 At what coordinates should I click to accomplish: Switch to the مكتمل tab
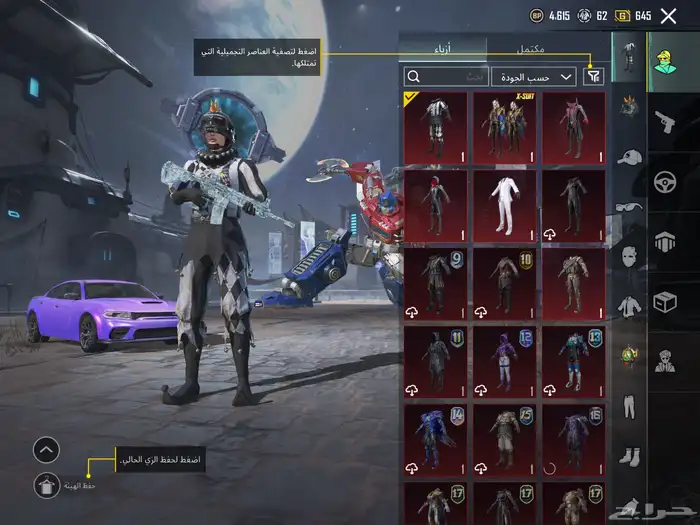[529, 47]
